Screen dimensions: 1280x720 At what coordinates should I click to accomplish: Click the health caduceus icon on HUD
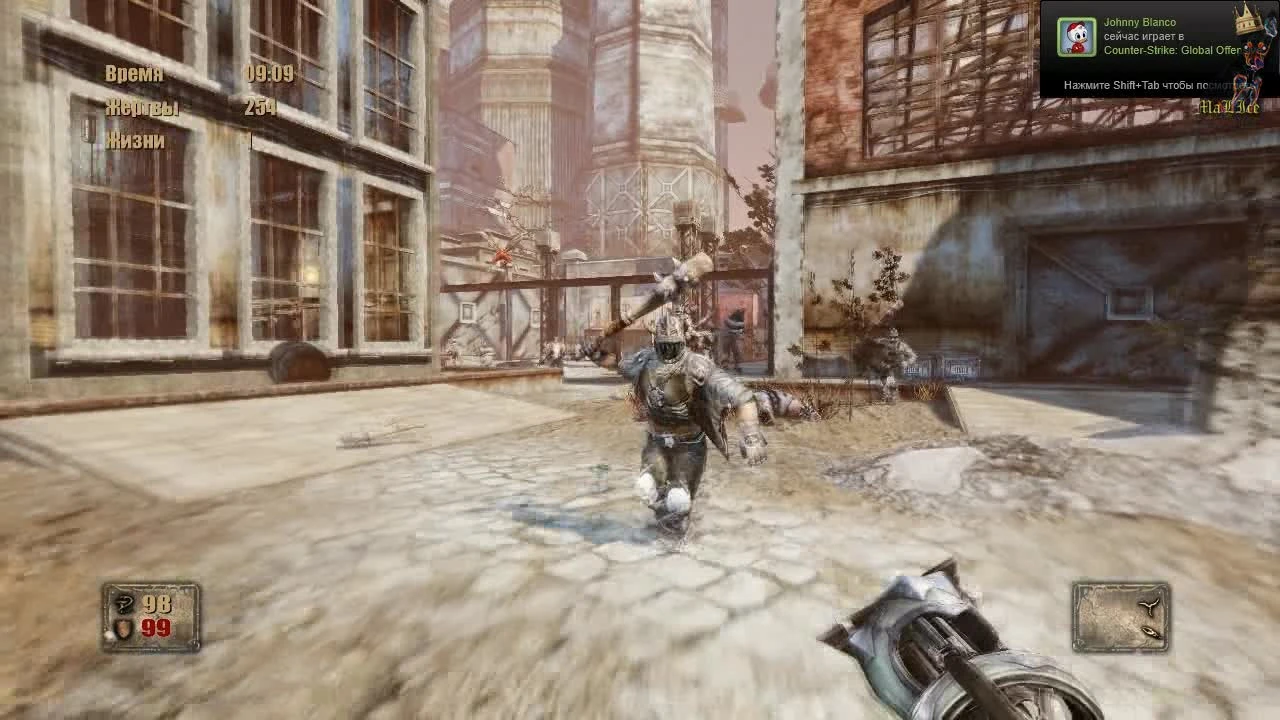pos(124,602)
